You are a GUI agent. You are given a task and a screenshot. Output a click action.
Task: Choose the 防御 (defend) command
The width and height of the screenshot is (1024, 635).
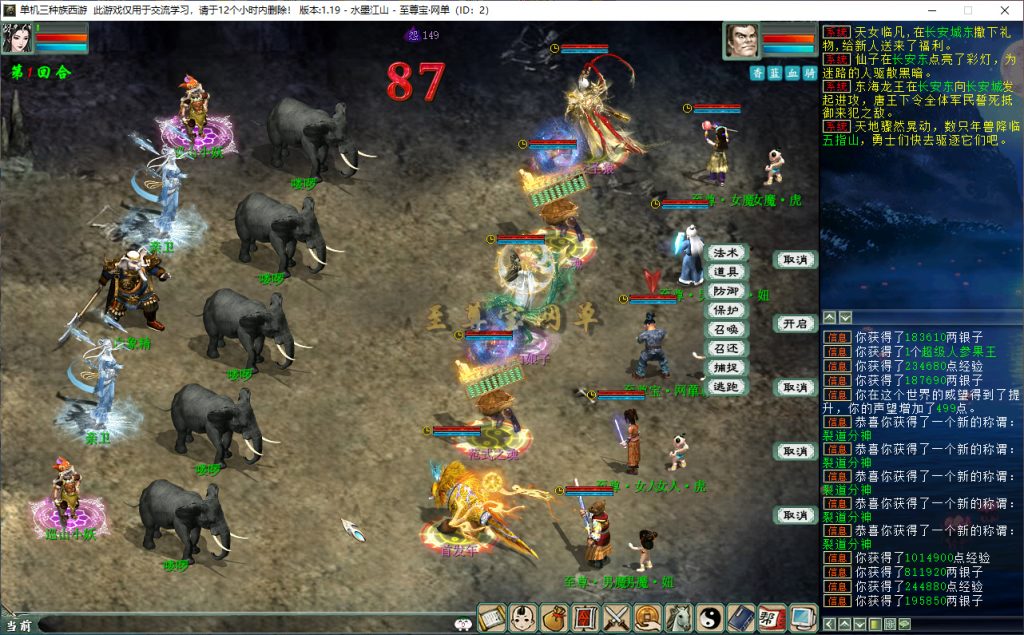726,291
